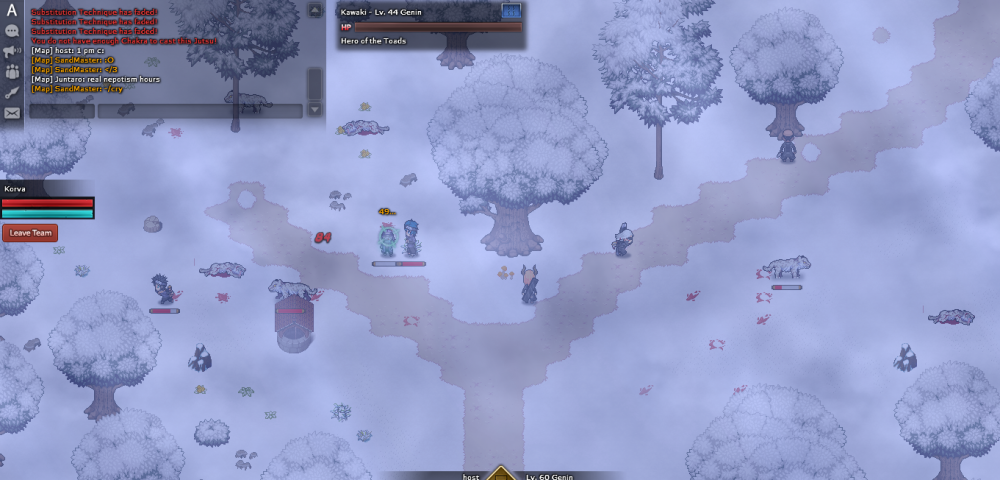Screen dimensions: 1000x480
Task: Select the speech bubble chat channel
Action: point(12,31)
